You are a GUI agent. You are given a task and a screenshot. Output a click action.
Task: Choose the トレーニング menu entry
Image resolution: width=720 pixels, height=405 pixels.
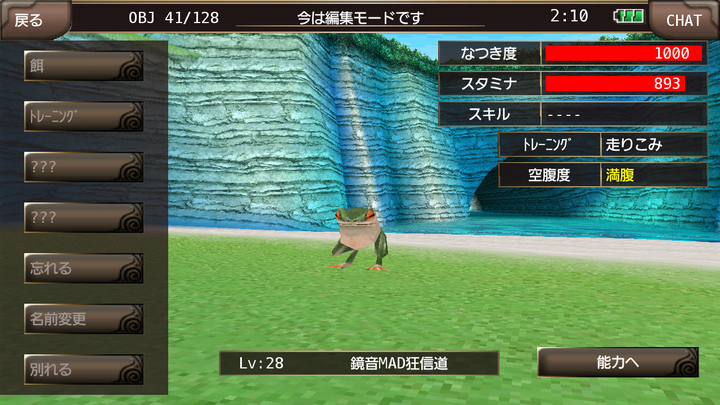(x=84, y=116)
